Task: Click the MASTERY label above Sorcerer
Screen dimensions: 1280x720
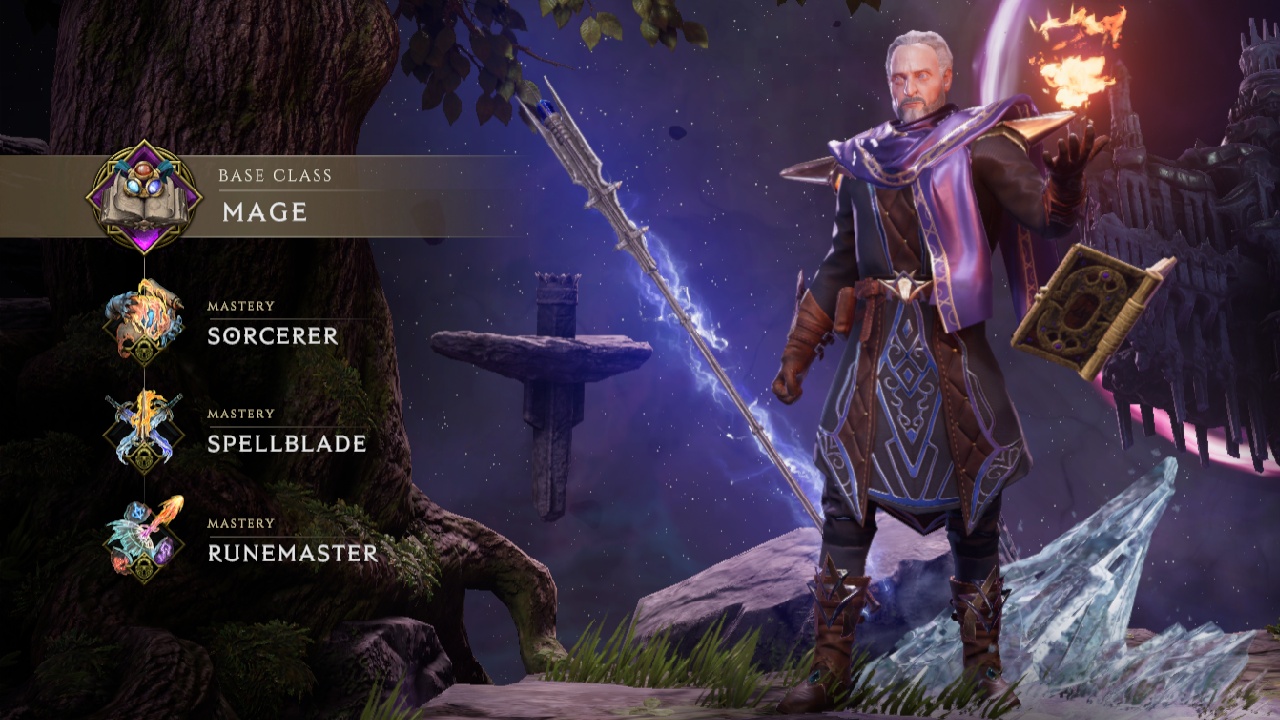Action: pyautogui.click(x=239, y=306)
